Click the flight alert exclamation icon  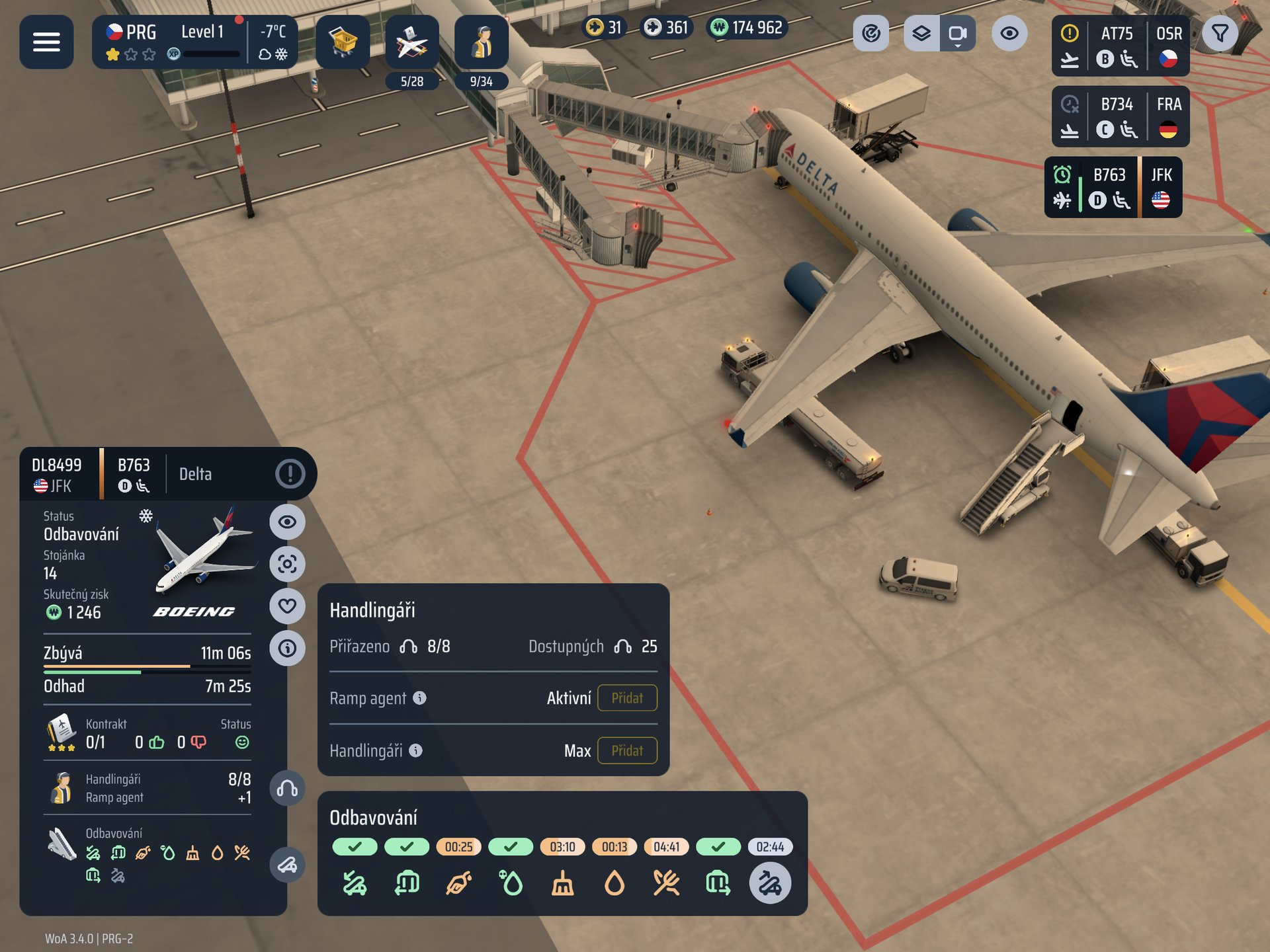[290, 473]
